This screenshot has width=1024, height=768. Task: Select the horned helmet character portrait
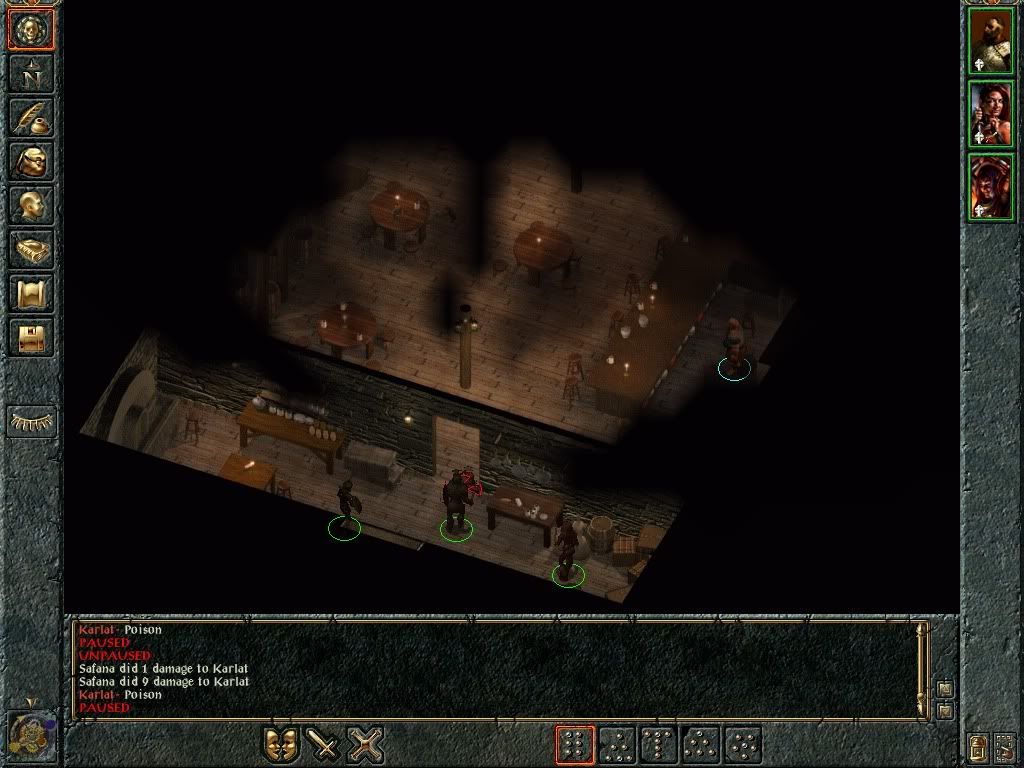click(991, 187)
